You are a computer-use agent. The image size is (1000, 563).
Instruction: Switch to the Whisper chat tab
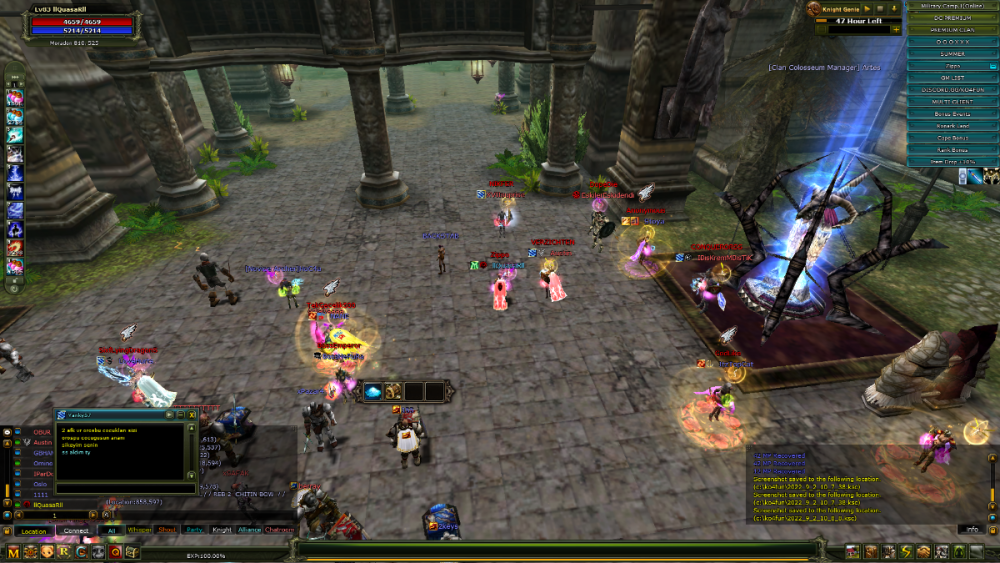(x=140, y=530)
